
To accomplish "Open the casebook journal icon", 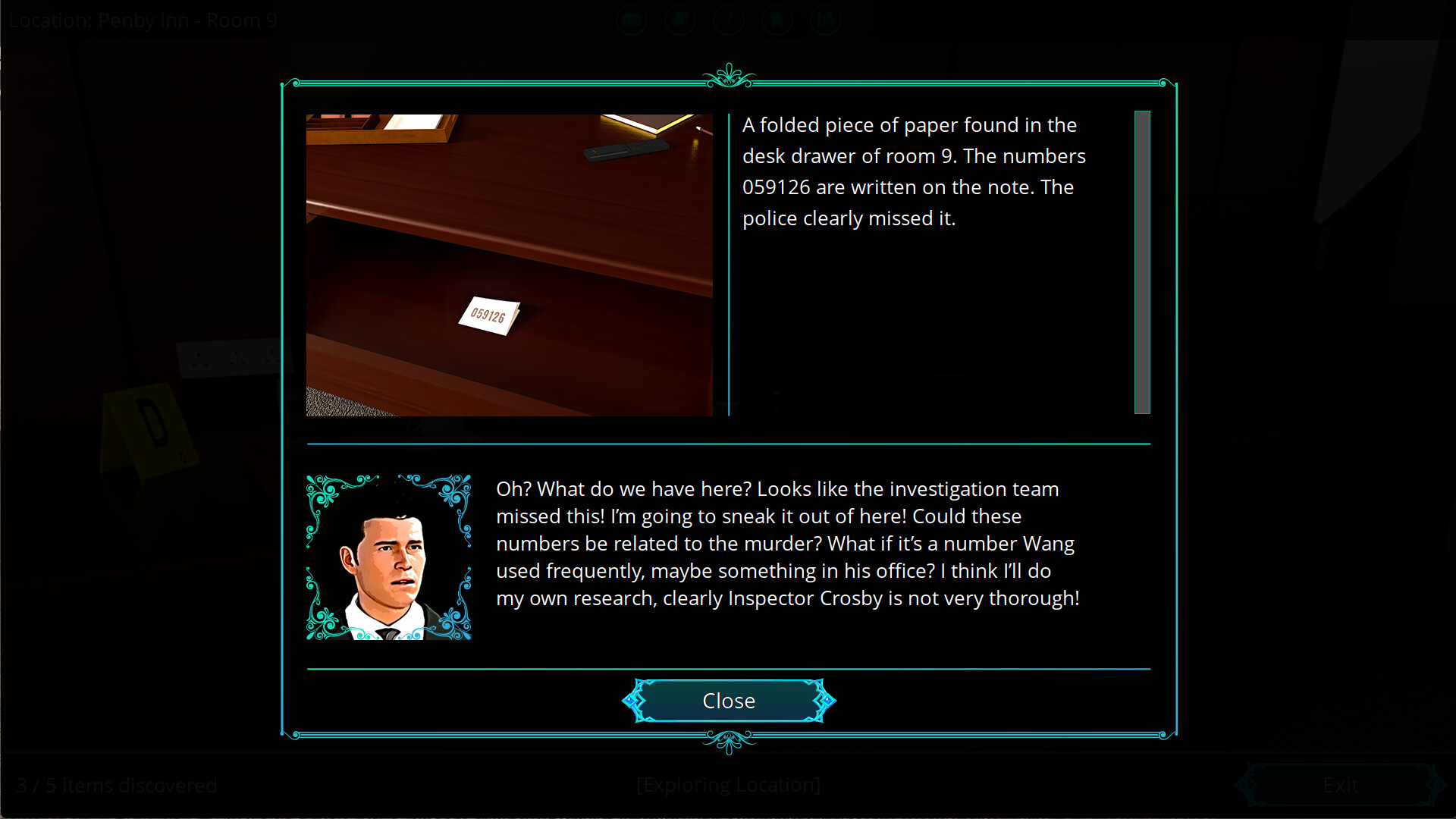I will click(x=632, y=20).
